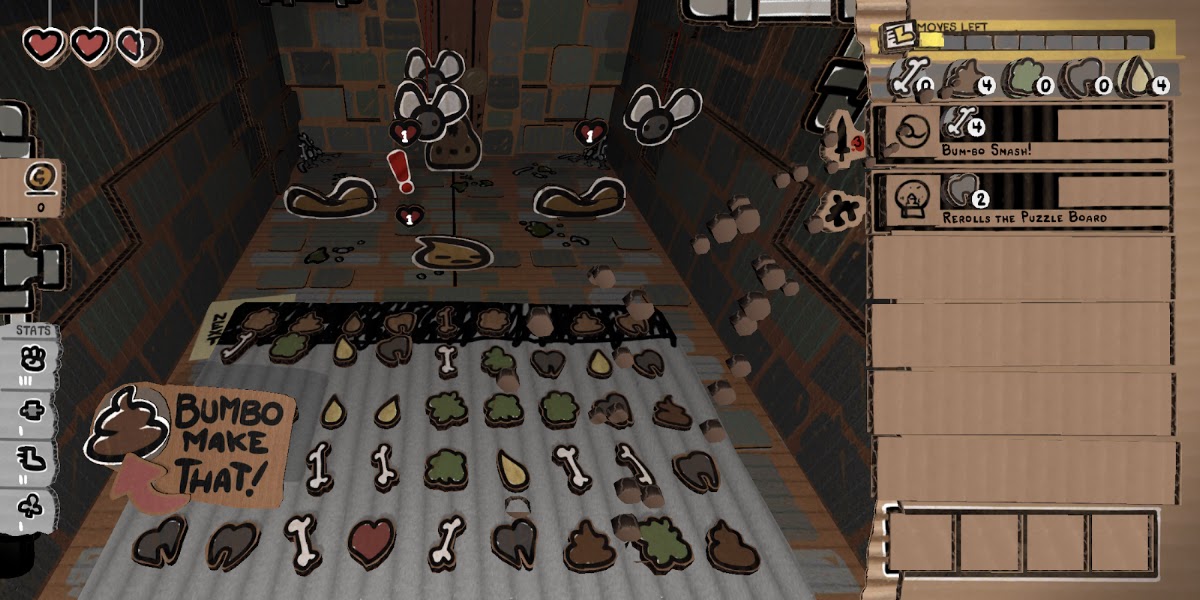The image size is (1200, 600).
Task: Use the Rerolls the Puzzle Board spell
Action: click(x=1020, y=199)
